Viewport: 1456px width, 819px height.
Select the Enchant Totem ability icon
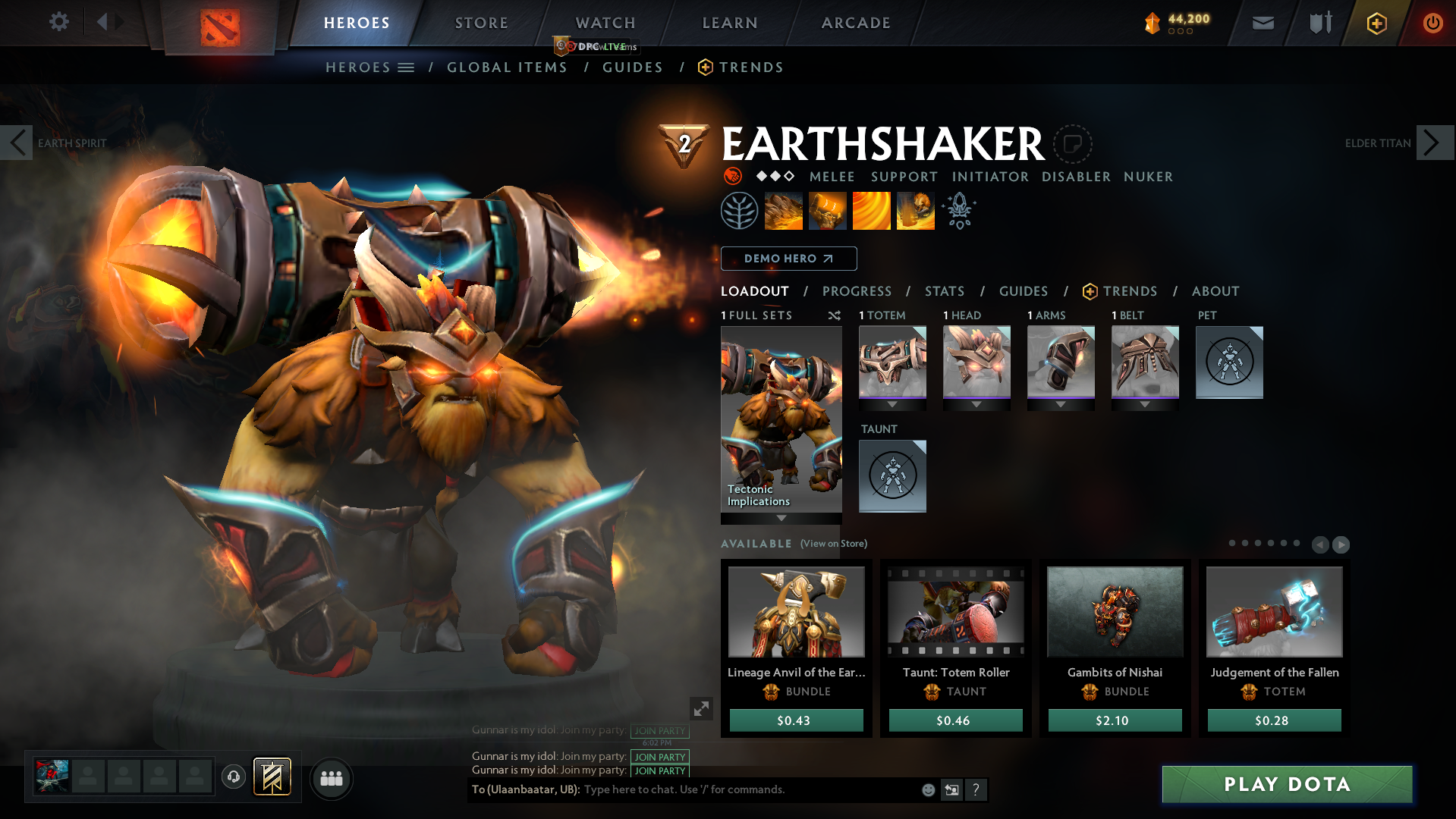827,210
